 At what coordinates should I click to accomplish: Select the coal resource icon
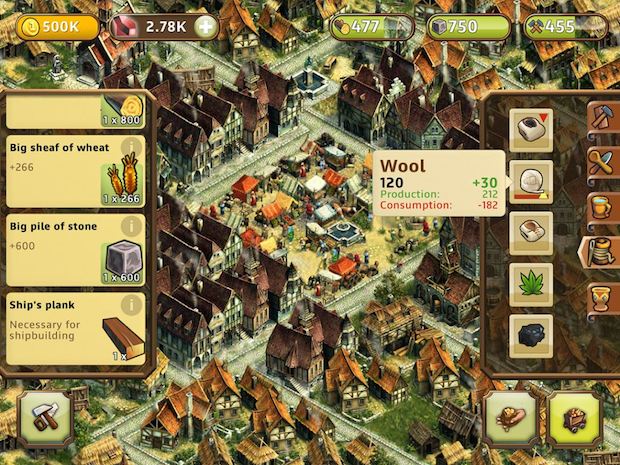click(530, 333)
